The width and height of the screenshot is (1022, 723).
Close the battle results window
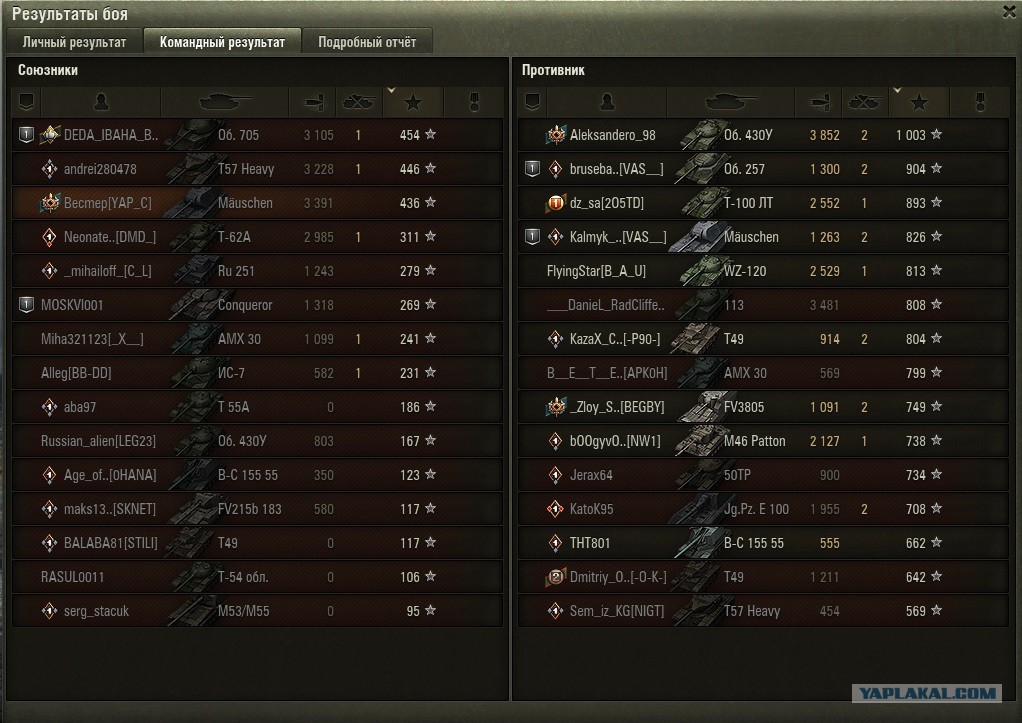pyautogui.click(x=1008, y=11)
